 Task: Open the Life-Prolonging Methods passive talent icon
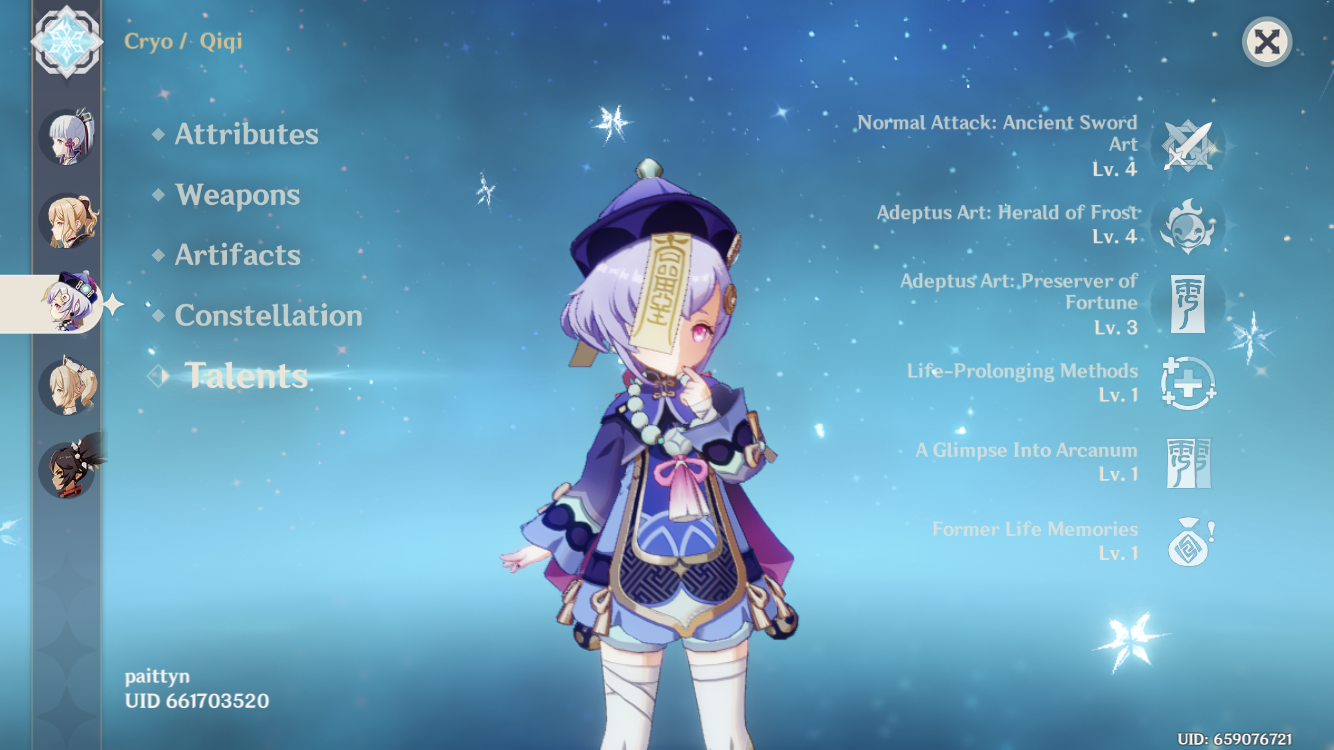(1189, 385)
